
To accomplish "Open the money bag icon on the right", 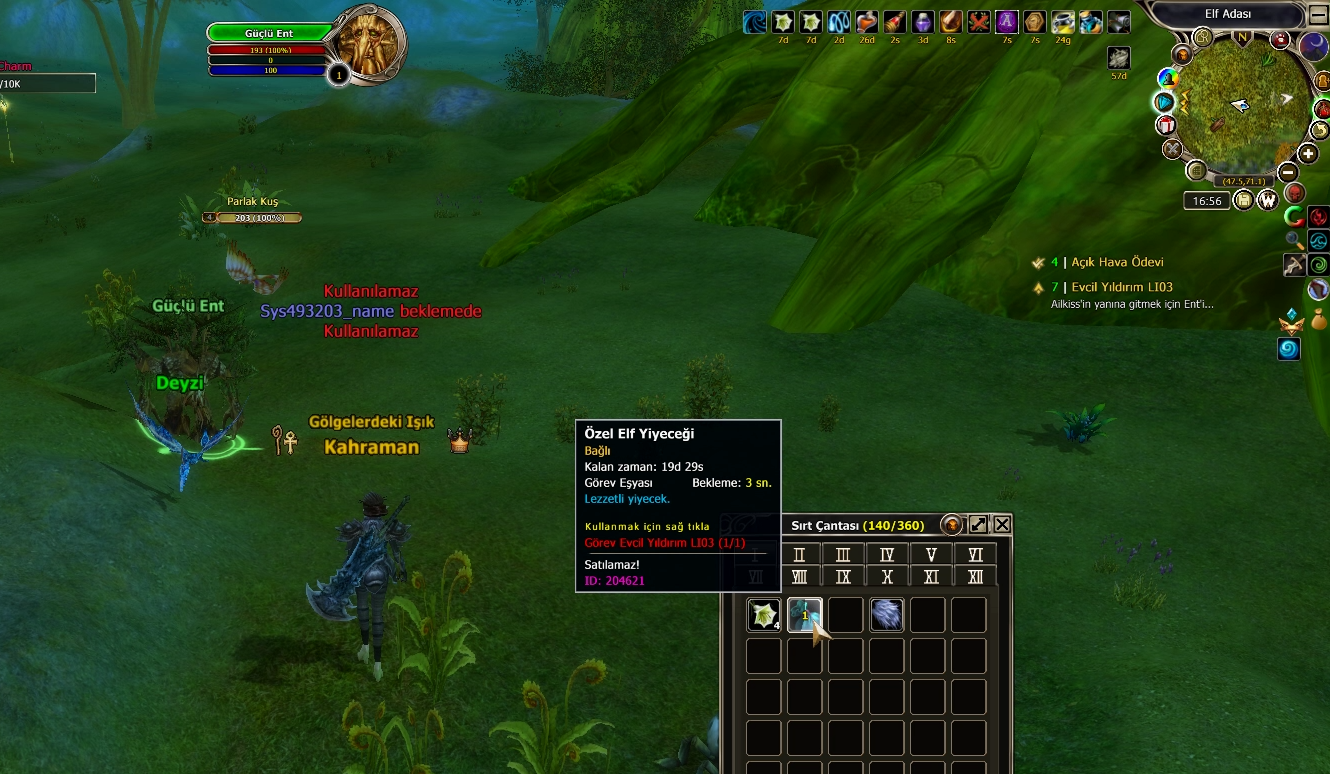I will click(x=1318, y=320).
